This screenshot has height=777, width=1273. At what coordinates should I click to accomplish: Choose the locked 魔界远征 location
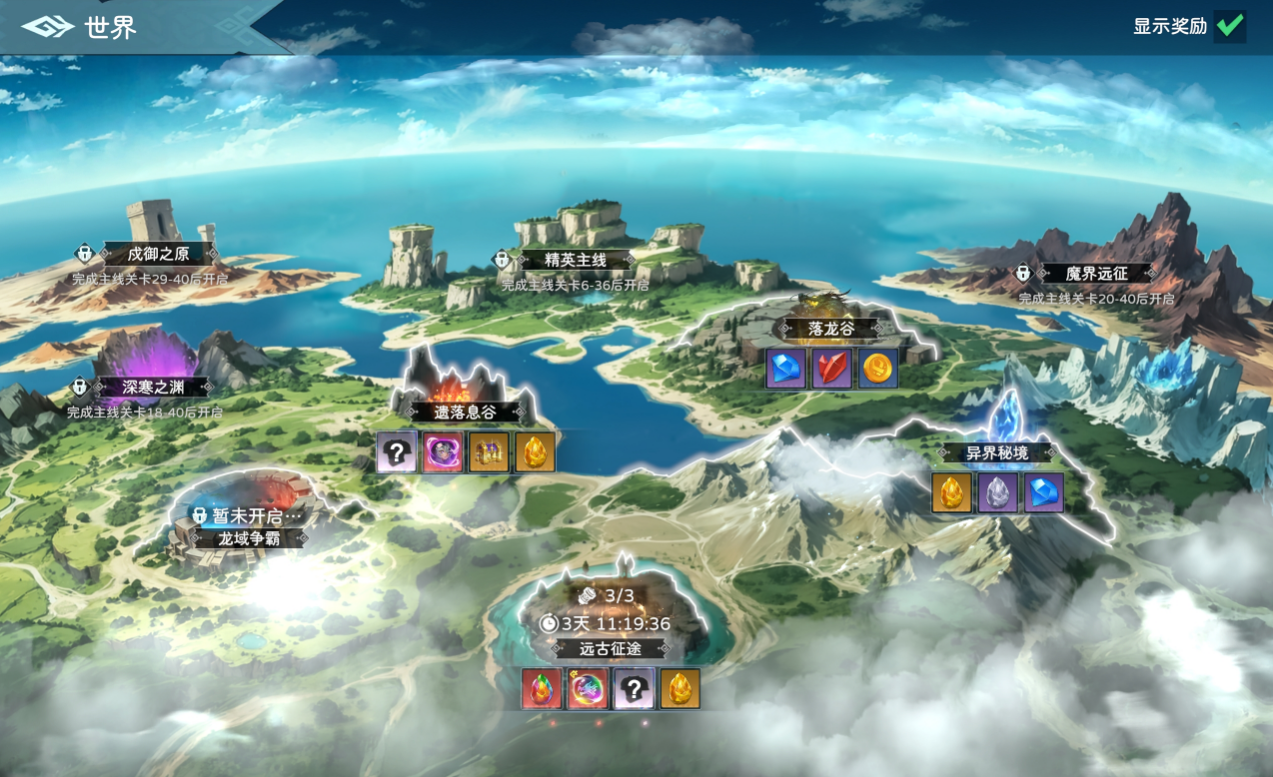(1094, 273)
